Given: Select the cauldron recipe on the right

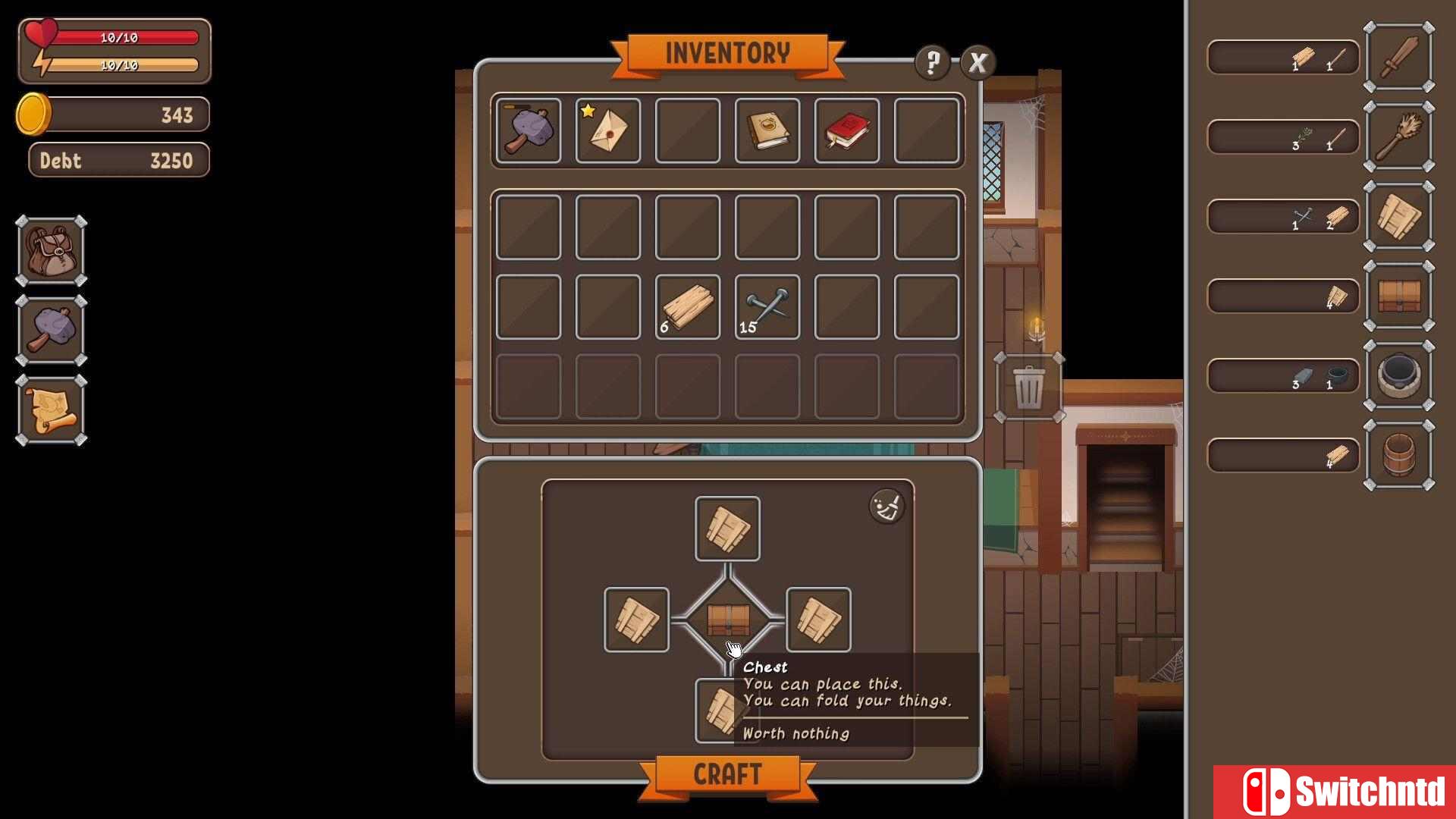Looking at the screenshot, I should point(1399,374).
